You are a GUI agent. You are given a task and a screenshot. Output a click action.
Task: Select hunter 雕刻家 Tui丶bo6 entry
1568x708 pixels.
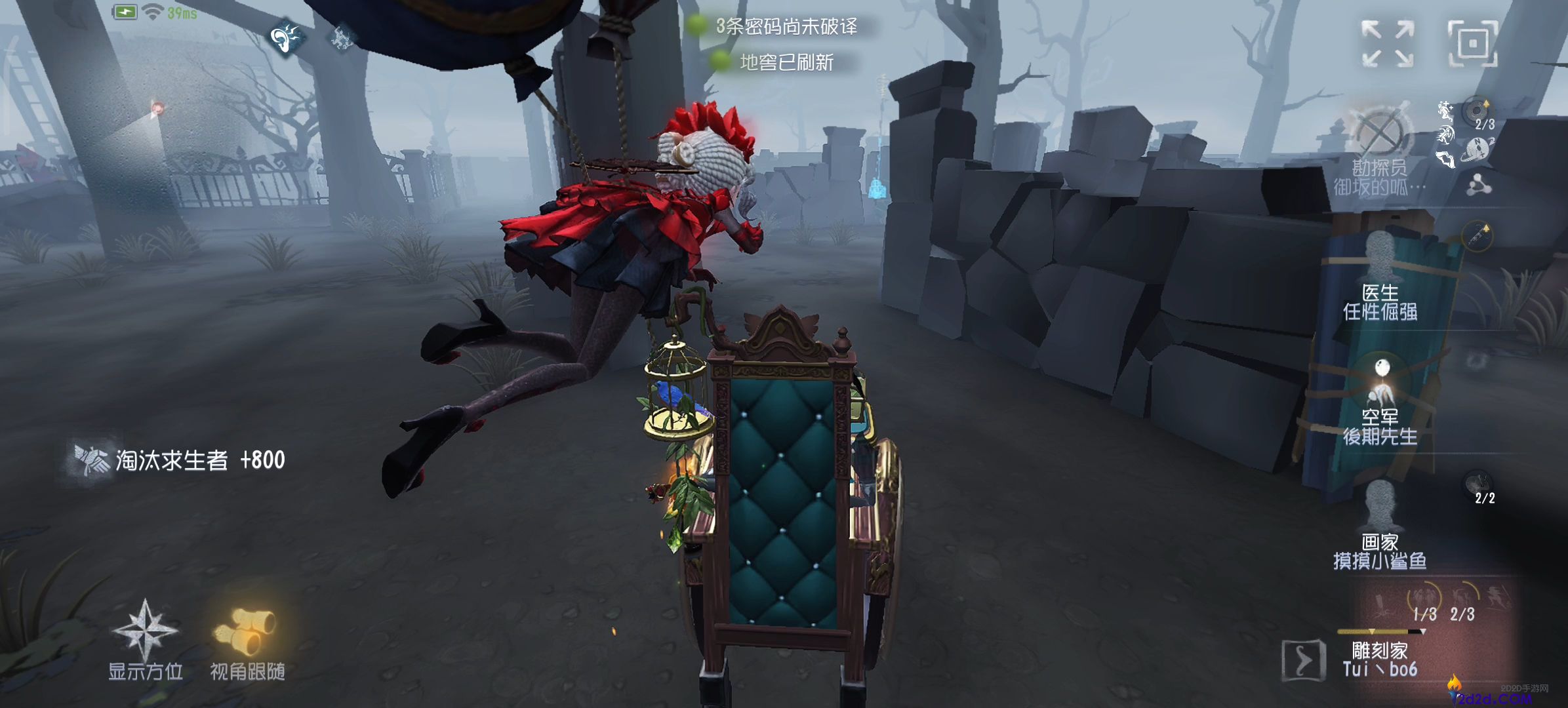[x=1380, y=659]
